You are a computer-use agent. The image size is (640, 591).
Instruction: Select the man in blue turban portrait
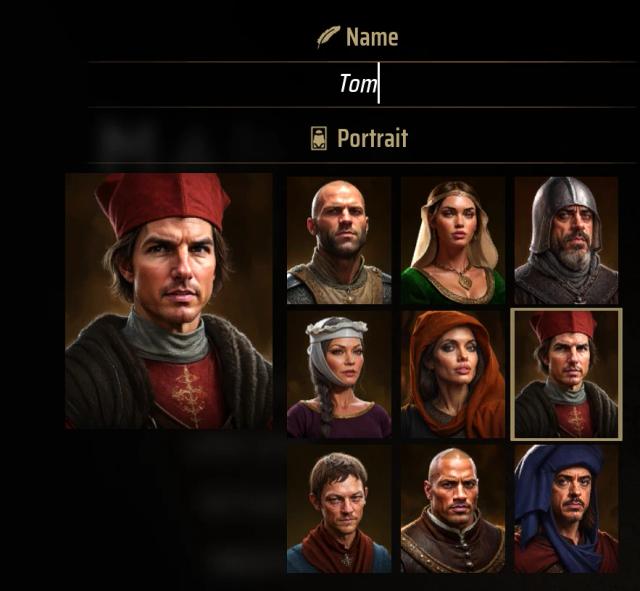point(566,509)
